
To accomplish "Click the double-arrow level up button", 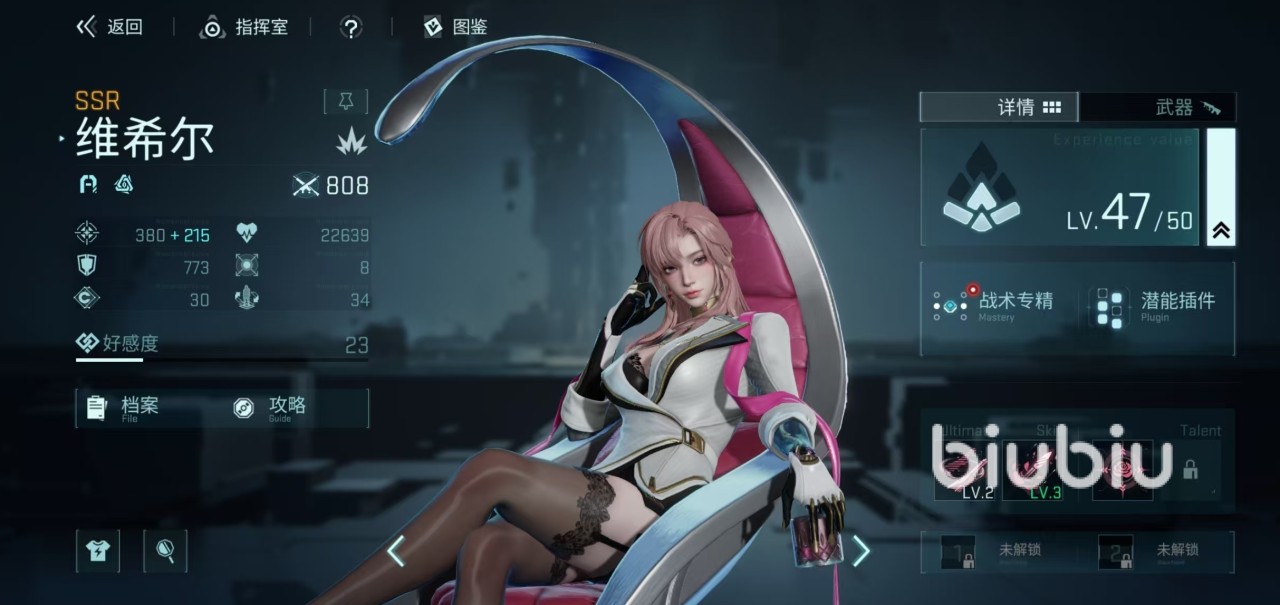I will 1221,230.
